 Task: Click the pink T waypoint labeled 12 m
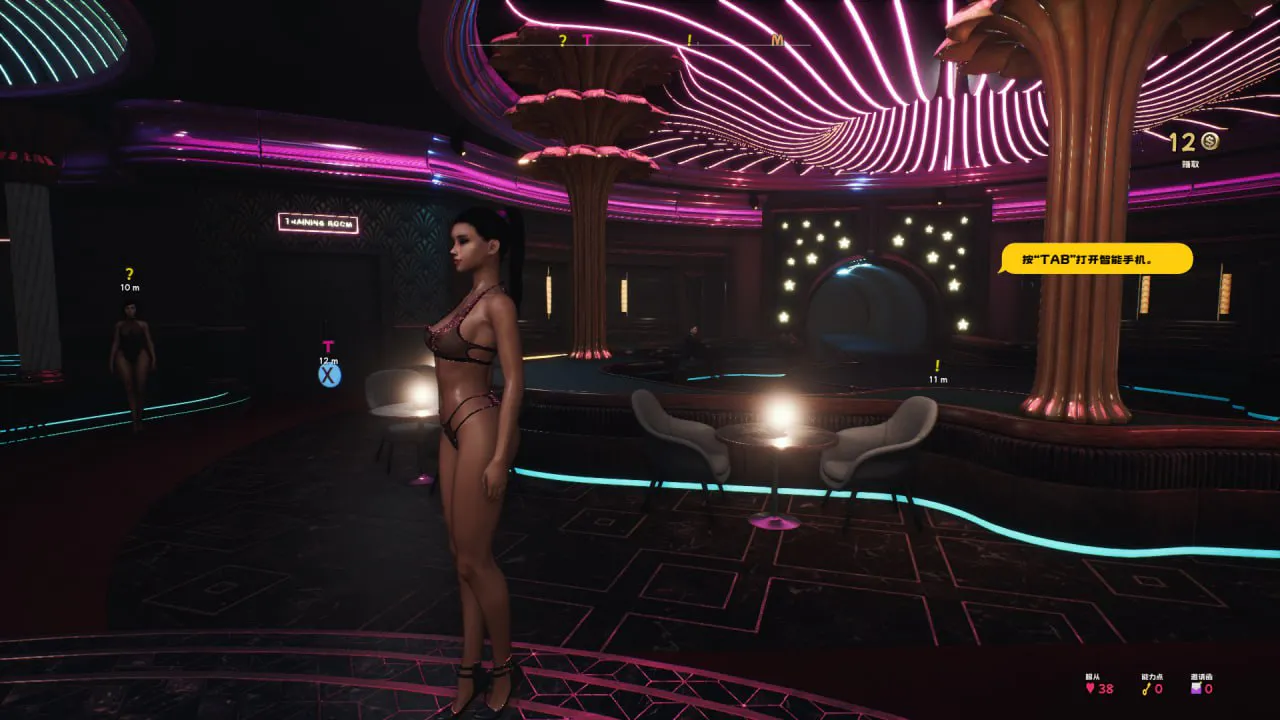(328, 347)
